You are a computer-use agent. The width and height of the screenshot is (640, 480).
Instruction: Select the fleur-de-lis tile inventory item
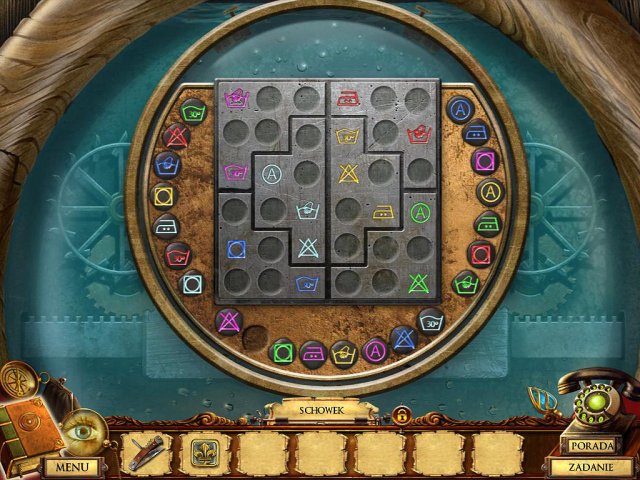coord(205,453)
